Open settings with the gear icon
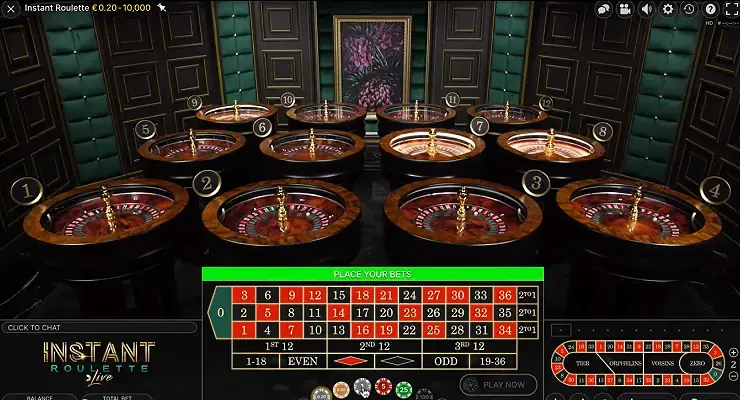This screenshot has width=740, height=400. click(x=668, y=9)
